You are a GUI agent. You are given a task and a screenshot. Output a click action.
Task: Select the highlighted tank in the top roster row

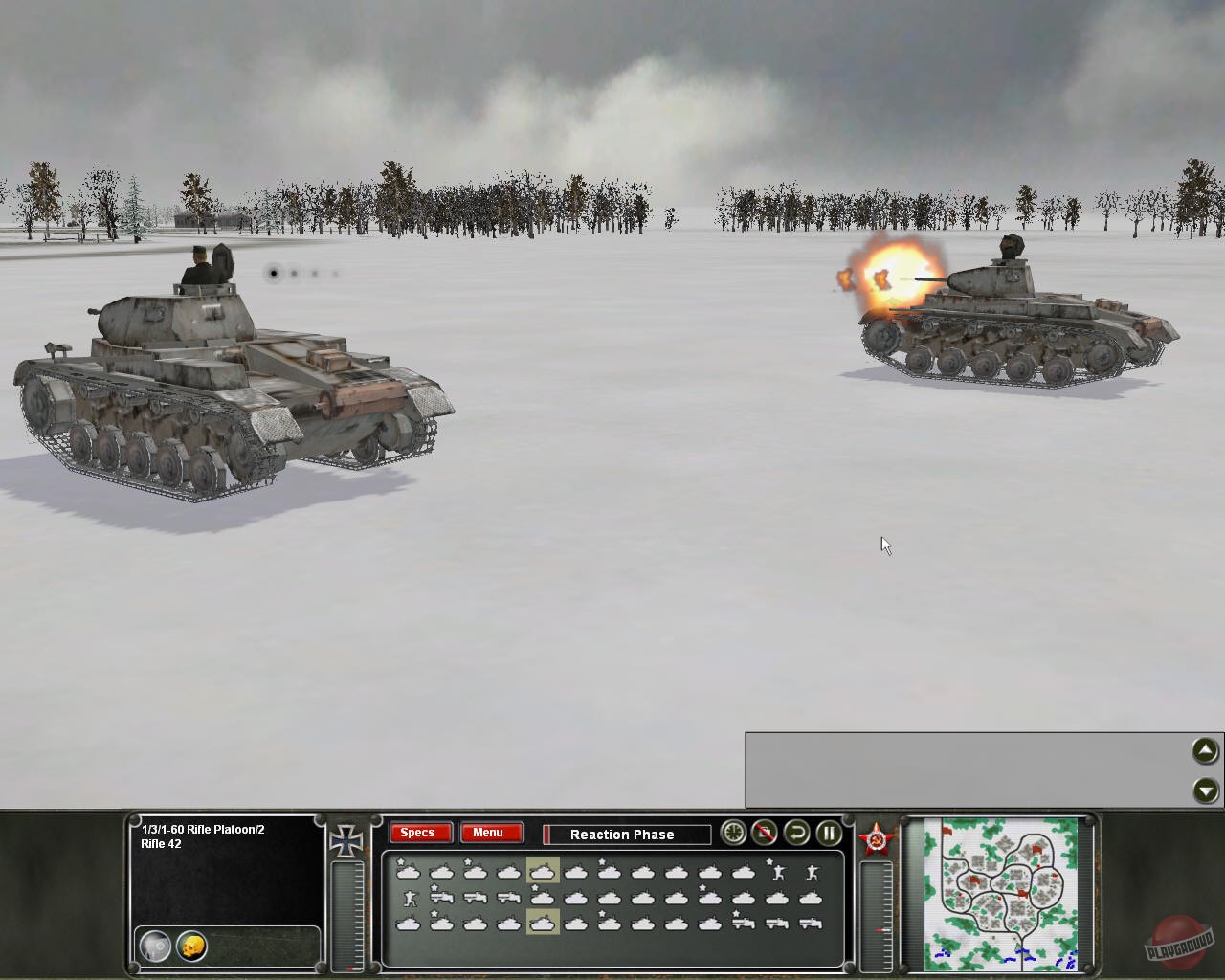click(x=542, y=870)
